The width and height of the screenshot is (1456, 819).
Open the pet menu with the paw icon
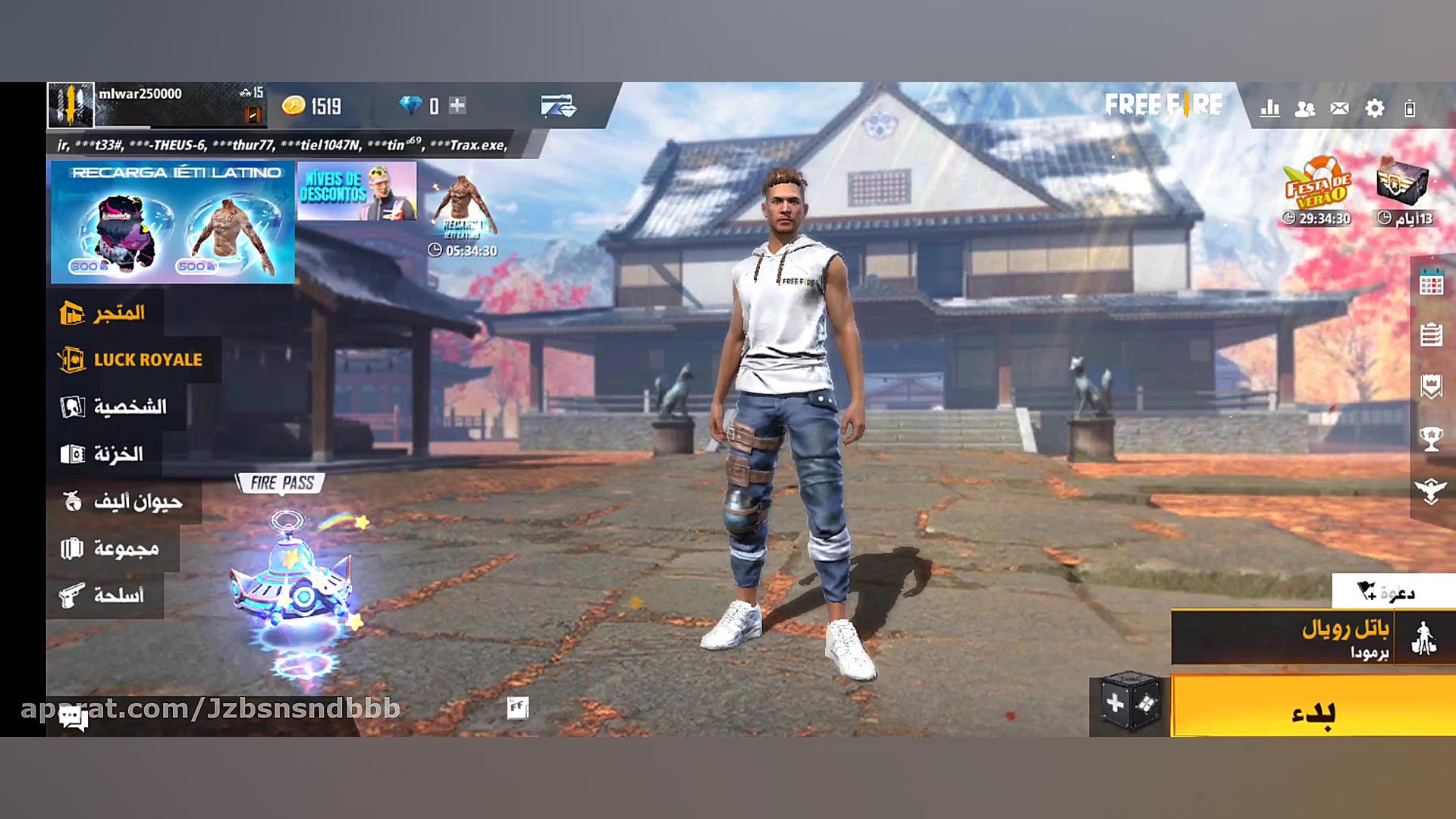122,501
